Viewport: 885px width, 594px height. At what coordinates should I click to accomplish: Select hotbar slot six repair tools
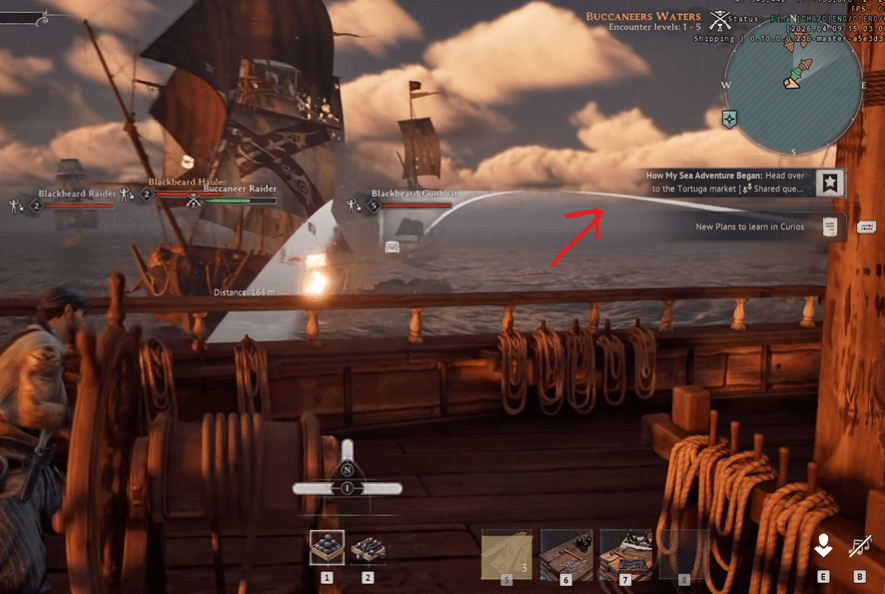[566, 554]
